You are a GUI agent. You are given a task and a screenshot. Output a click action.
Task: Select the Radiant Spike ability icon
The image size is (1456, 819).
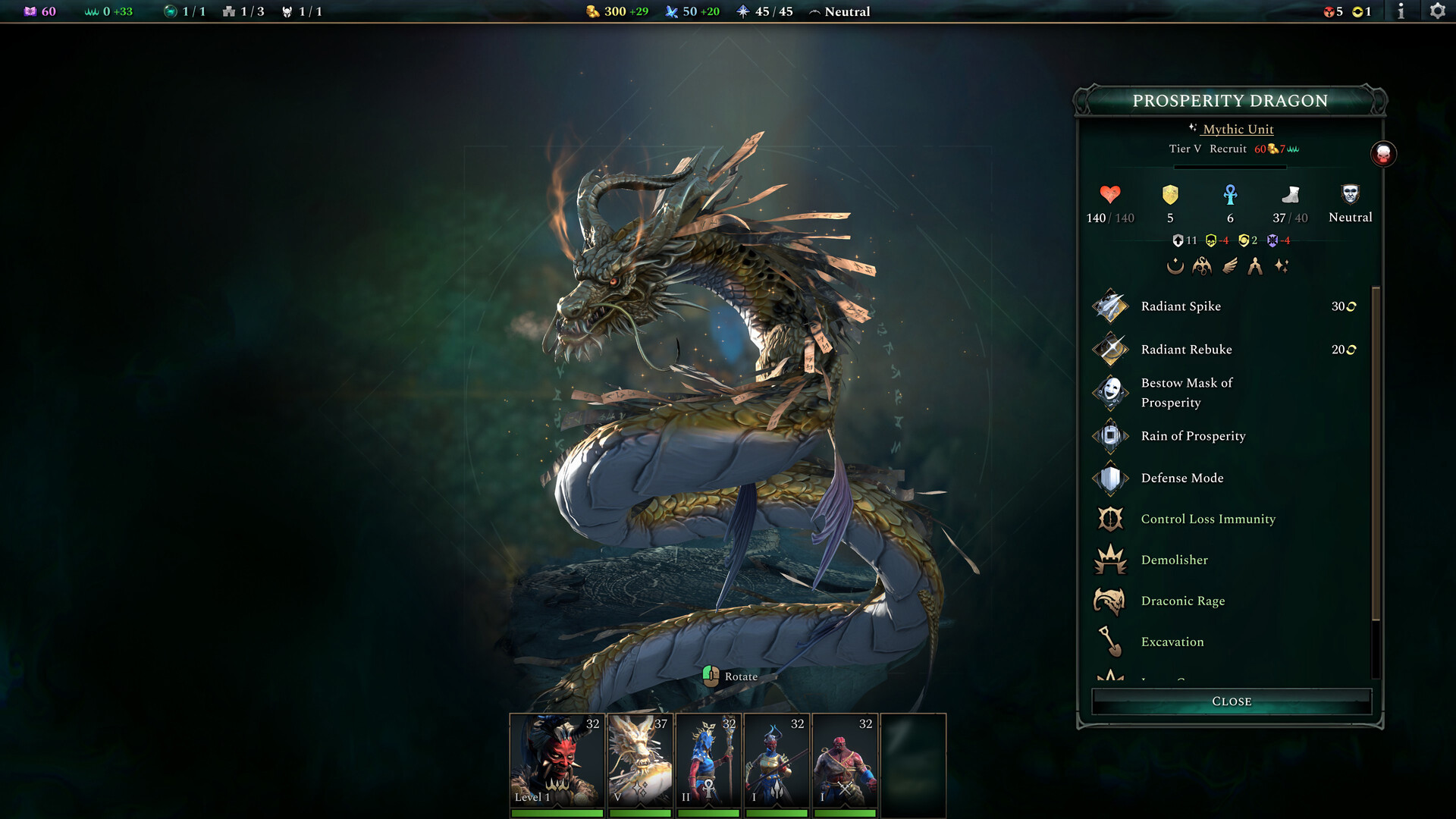1110,306
